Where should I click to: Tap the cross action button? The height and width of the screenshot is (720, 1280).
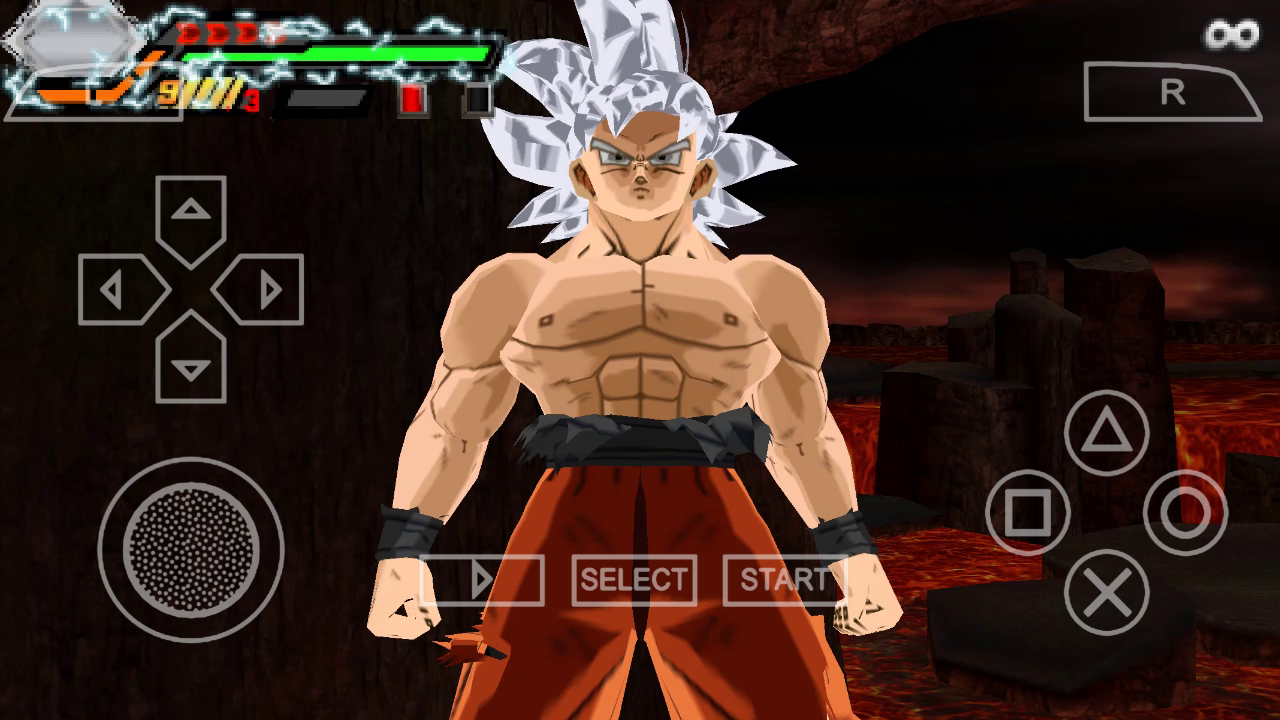[1106, 592]
